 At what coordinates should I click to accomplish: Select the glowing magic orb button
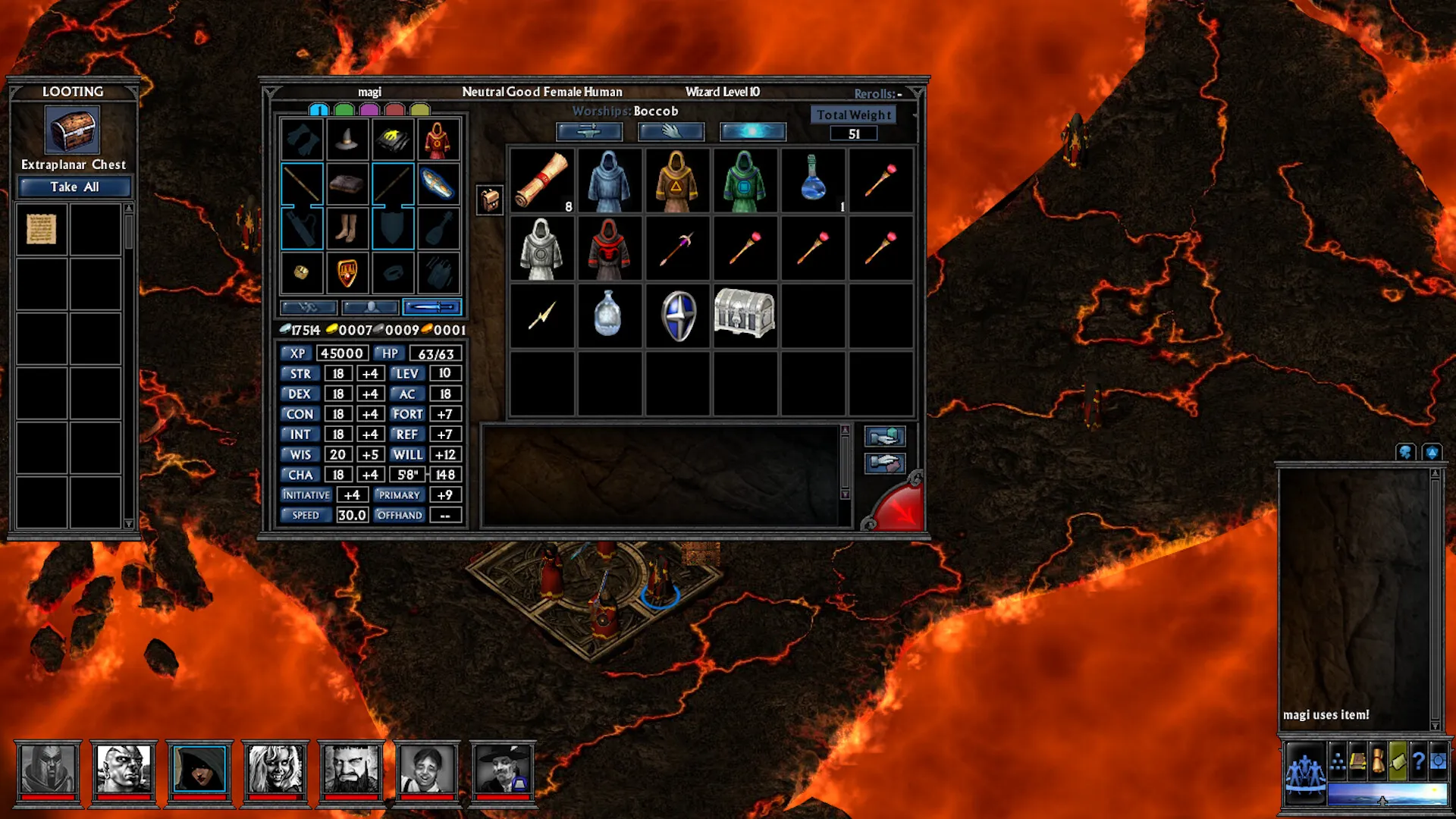point(753,130)
